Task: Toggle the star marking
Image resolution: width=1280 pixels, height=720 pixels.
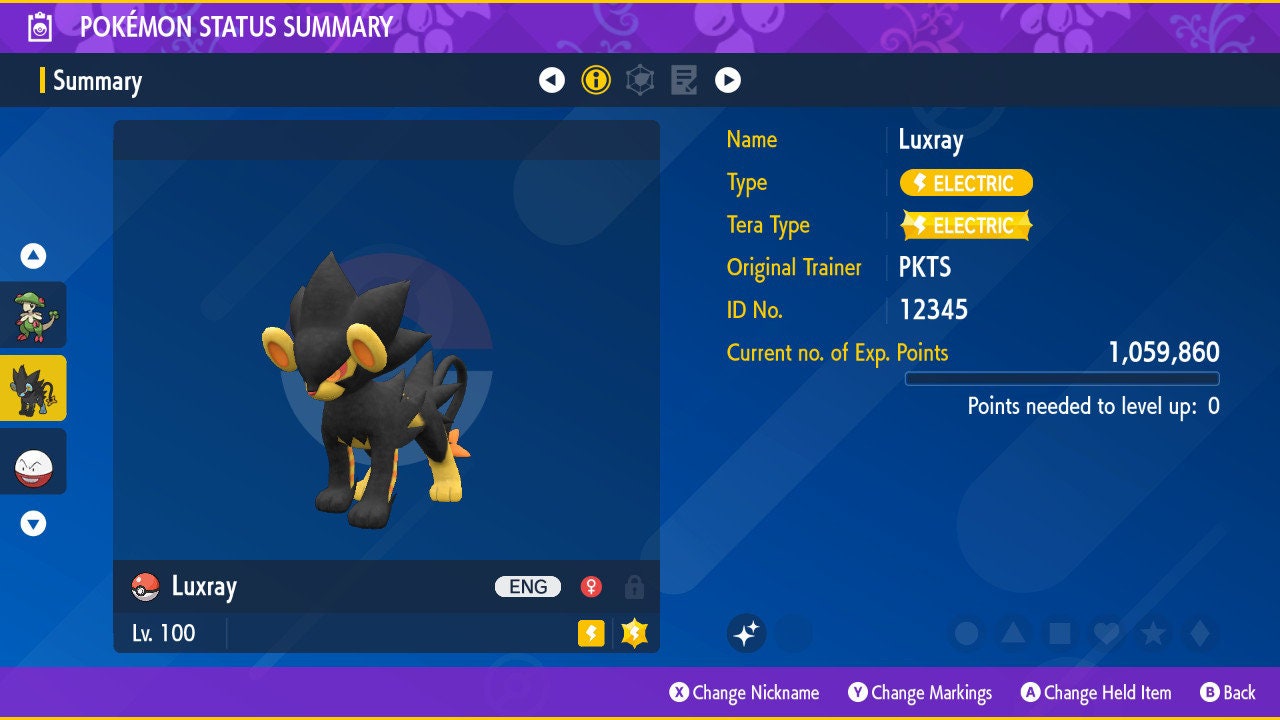Action: pyautogui.click(x=1153, y=633)
